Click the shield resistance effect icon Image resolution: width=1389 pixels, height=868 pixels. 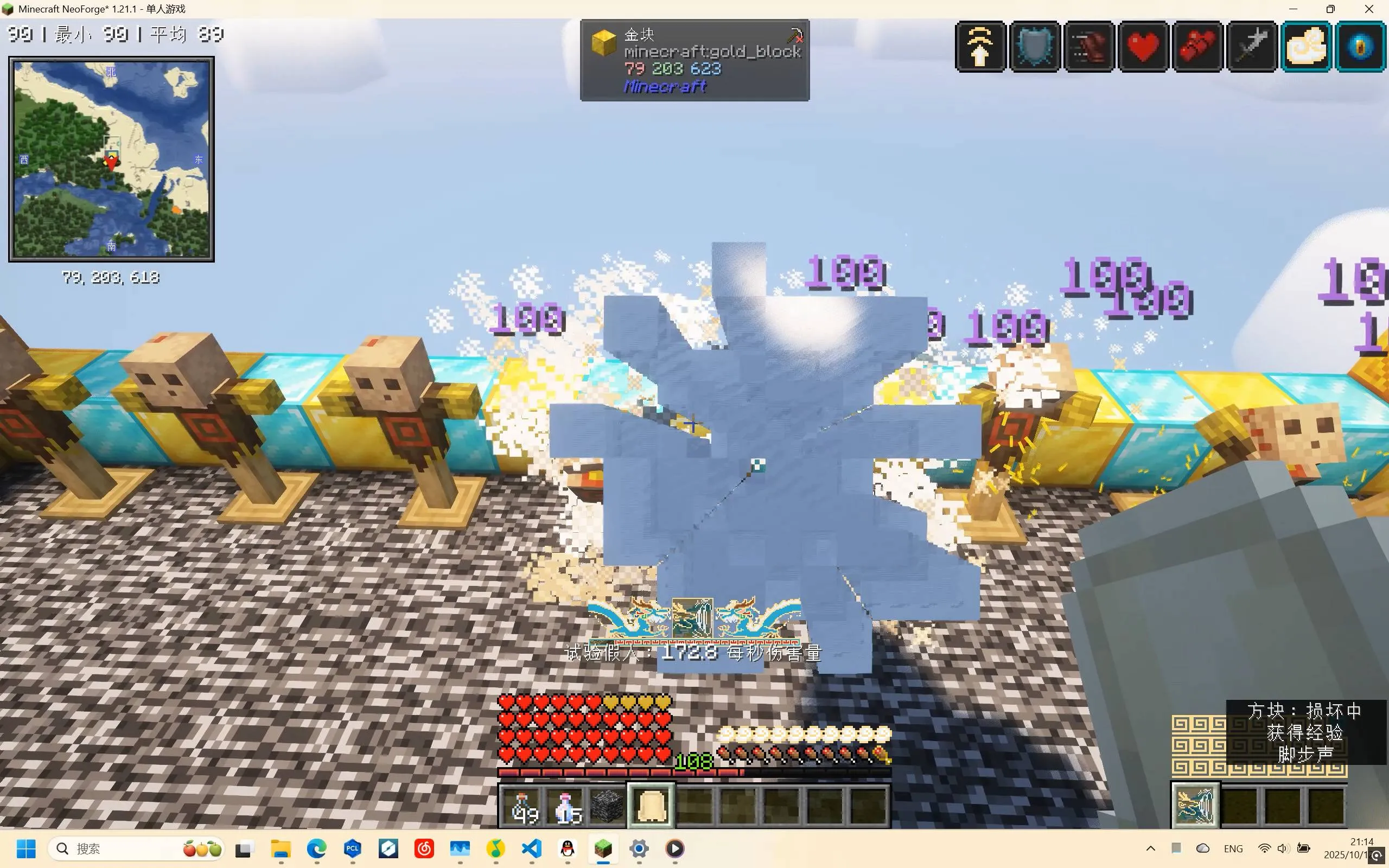[1034, 47]
